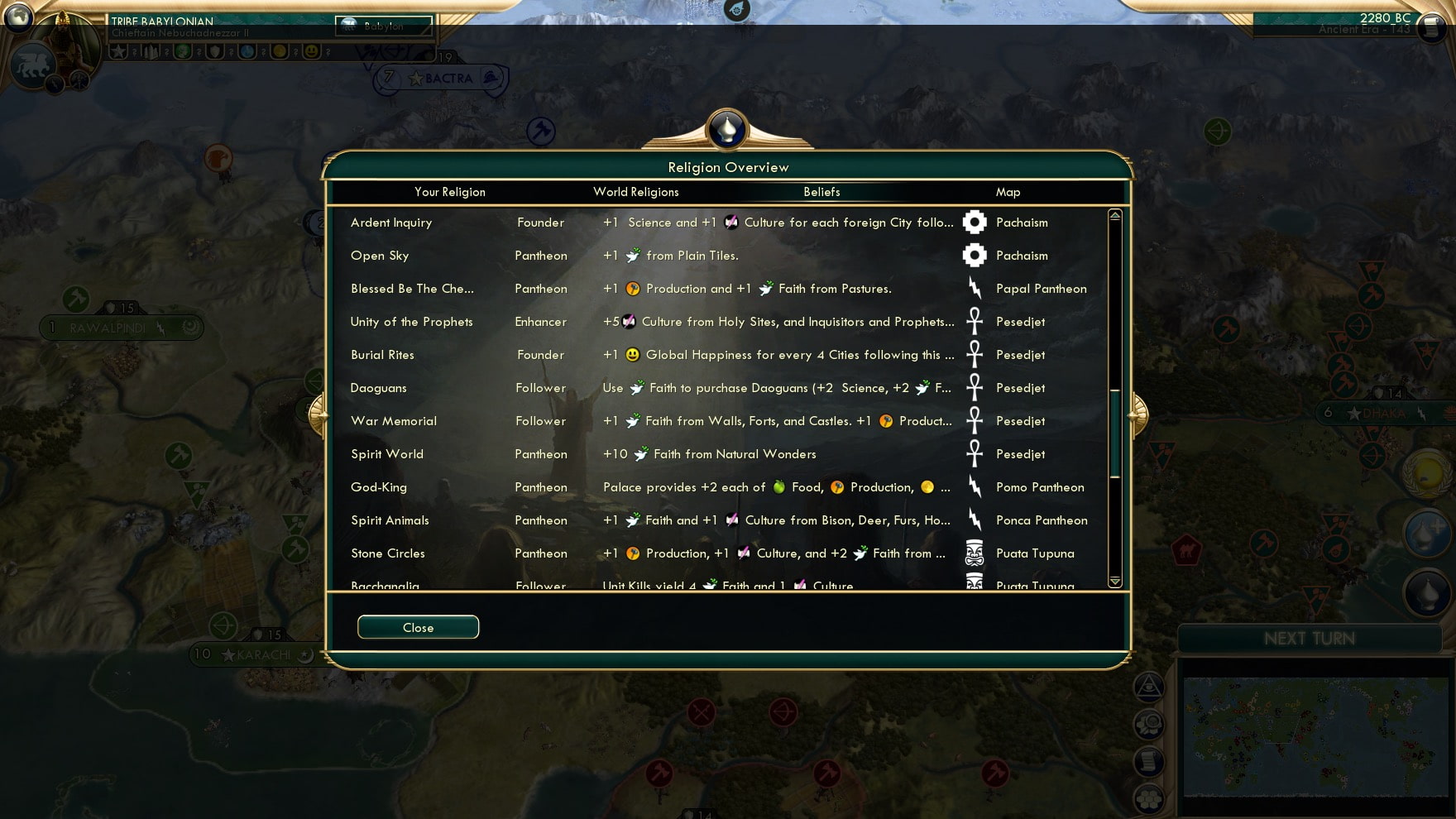Click the Ponca Pantheon icon next to Spirit Animals
1456x819 pixels.
pyautogui.click(x=974, y=520)
